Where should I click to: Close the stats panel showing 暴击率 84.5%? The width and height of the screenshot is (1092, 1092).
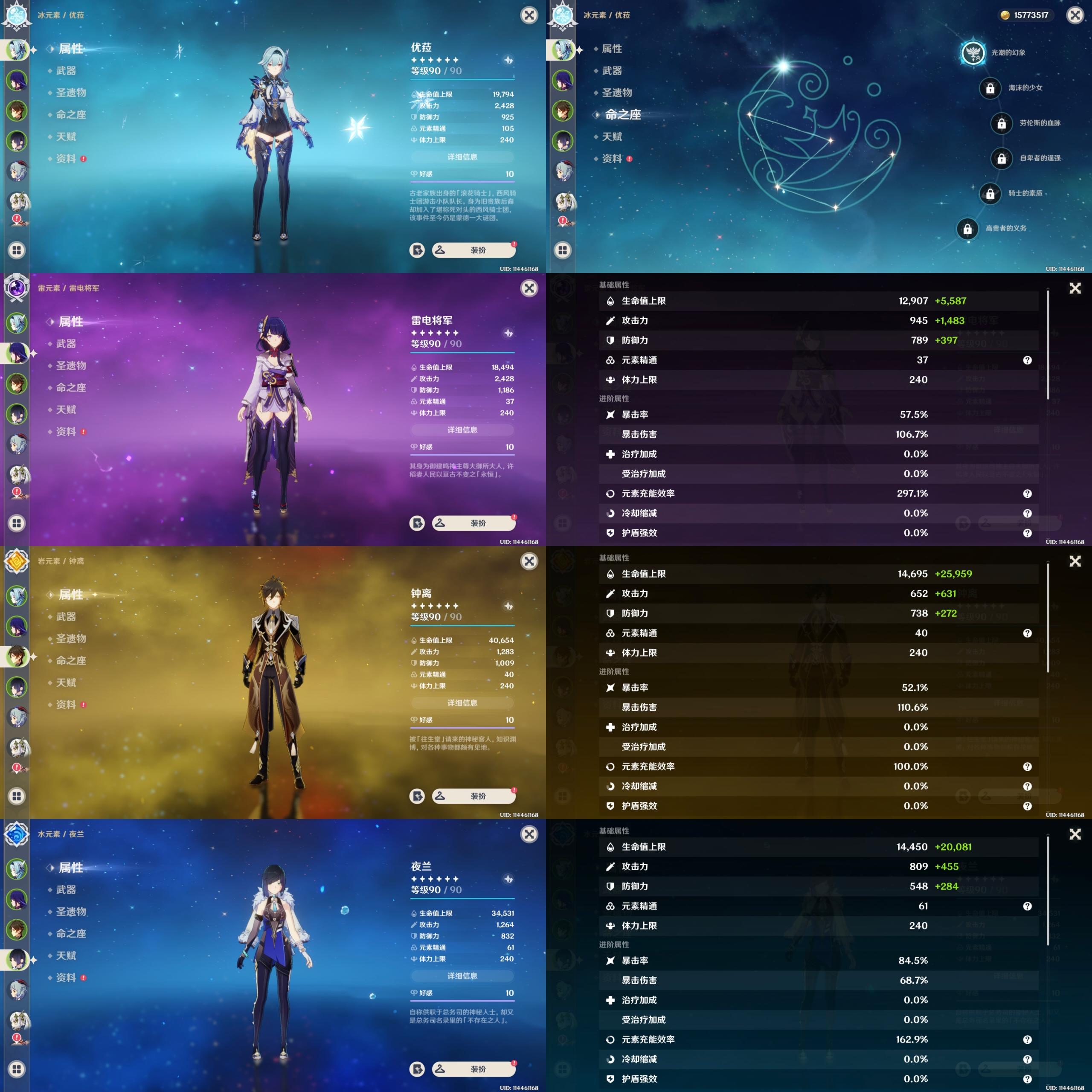1075,834
